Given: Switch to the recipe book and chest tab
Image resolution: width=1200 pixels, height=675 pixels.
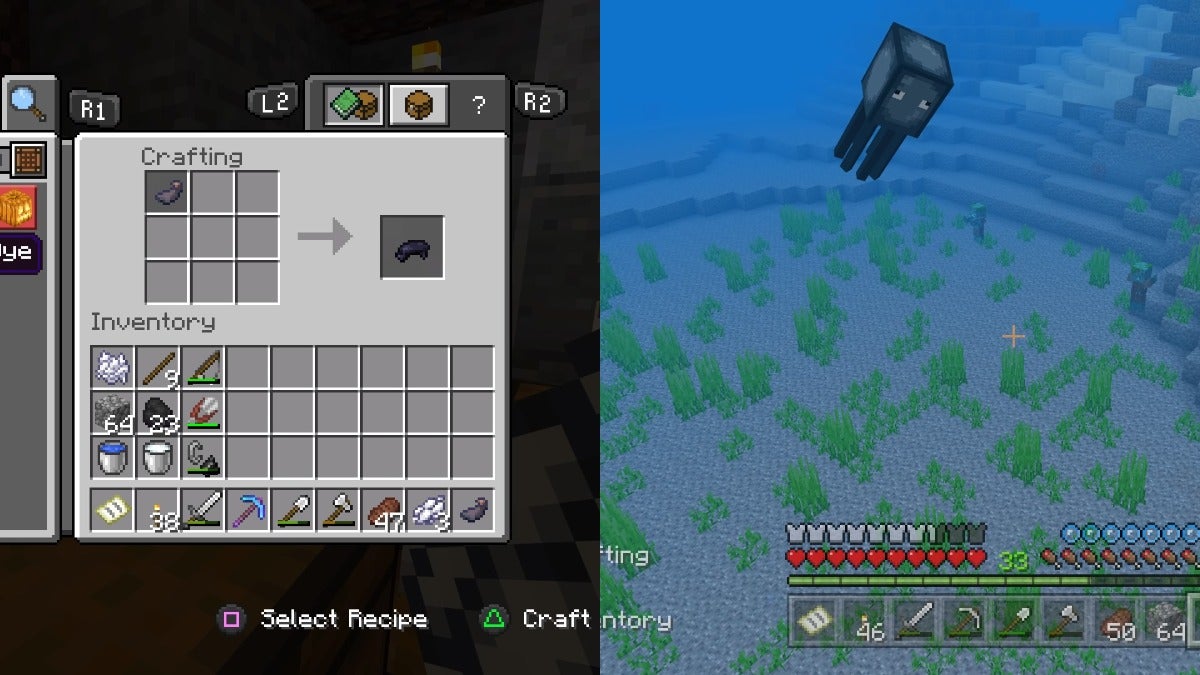Looking at the screenshot, I should (353, 104).
